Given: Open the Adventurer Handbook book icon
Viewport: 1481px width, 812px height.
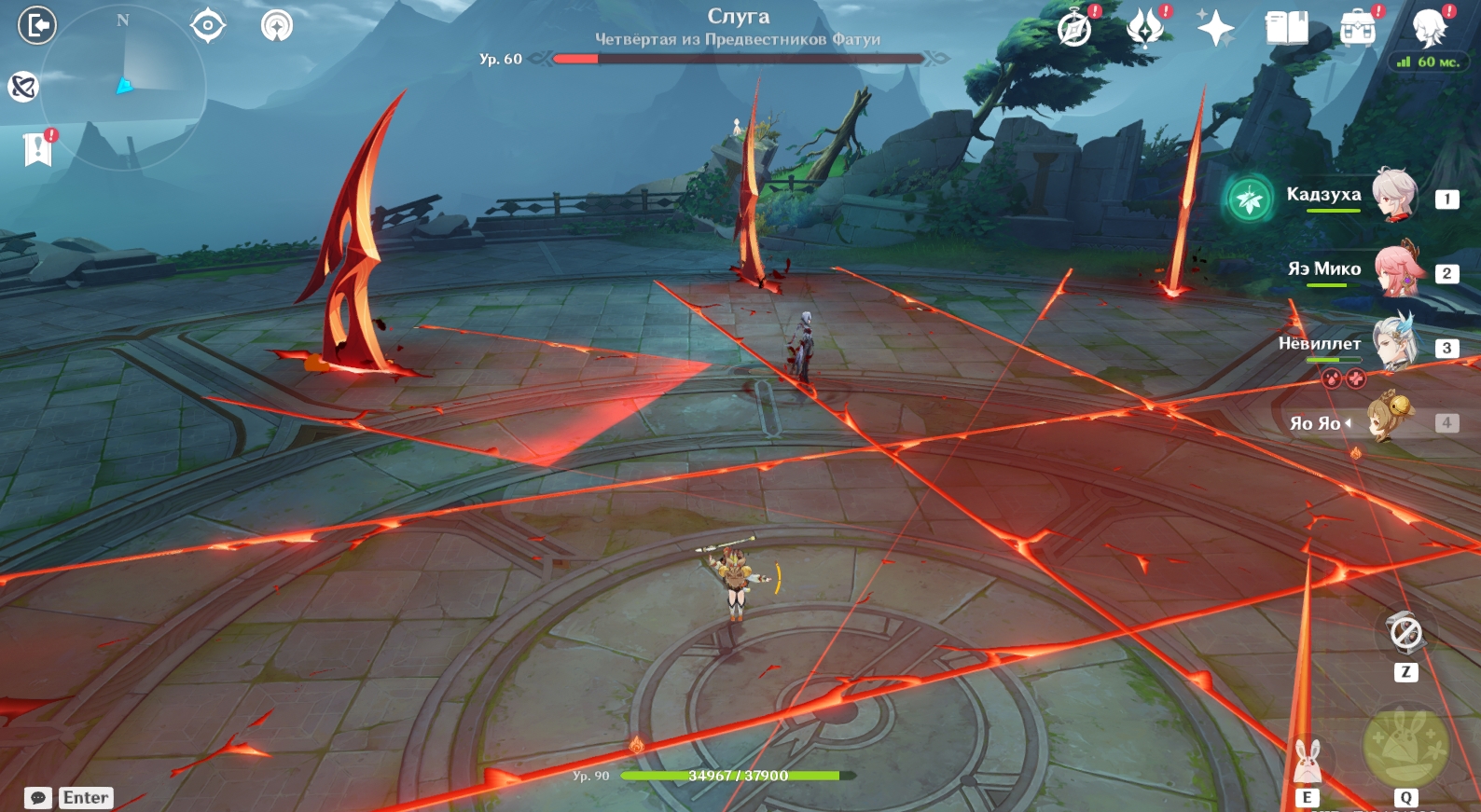Looking at the screenshot, I should [x=1287, y=29].
